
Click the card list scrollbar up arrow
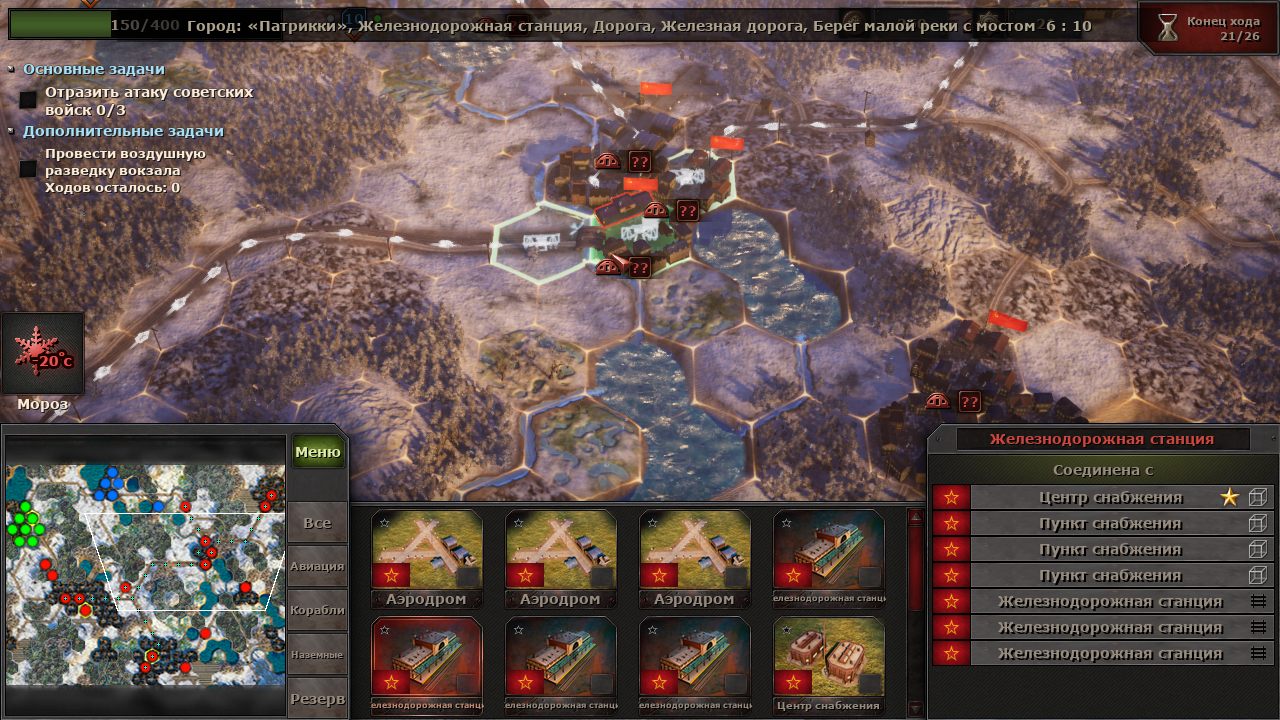click(x=914, y=517)
